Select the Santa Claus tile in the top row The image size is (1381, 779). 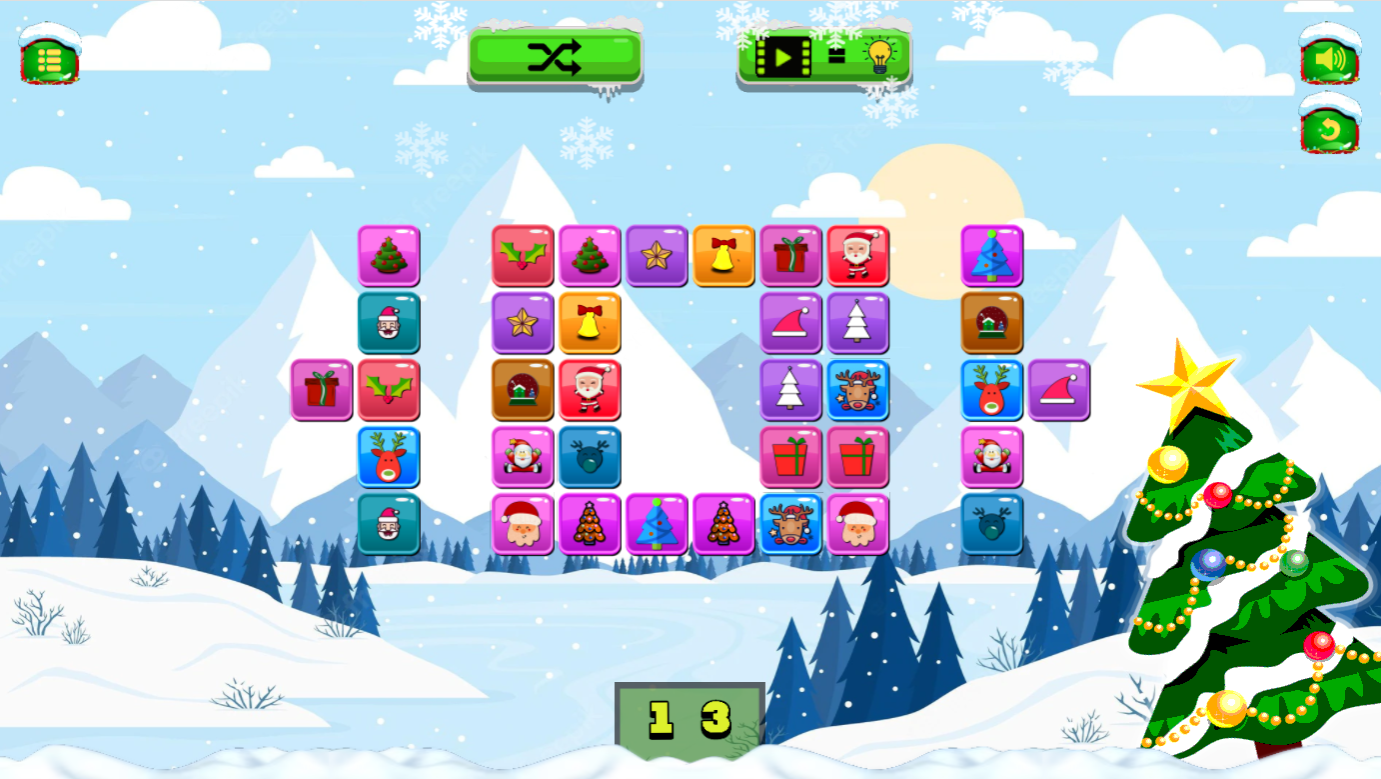click(858, 256)
